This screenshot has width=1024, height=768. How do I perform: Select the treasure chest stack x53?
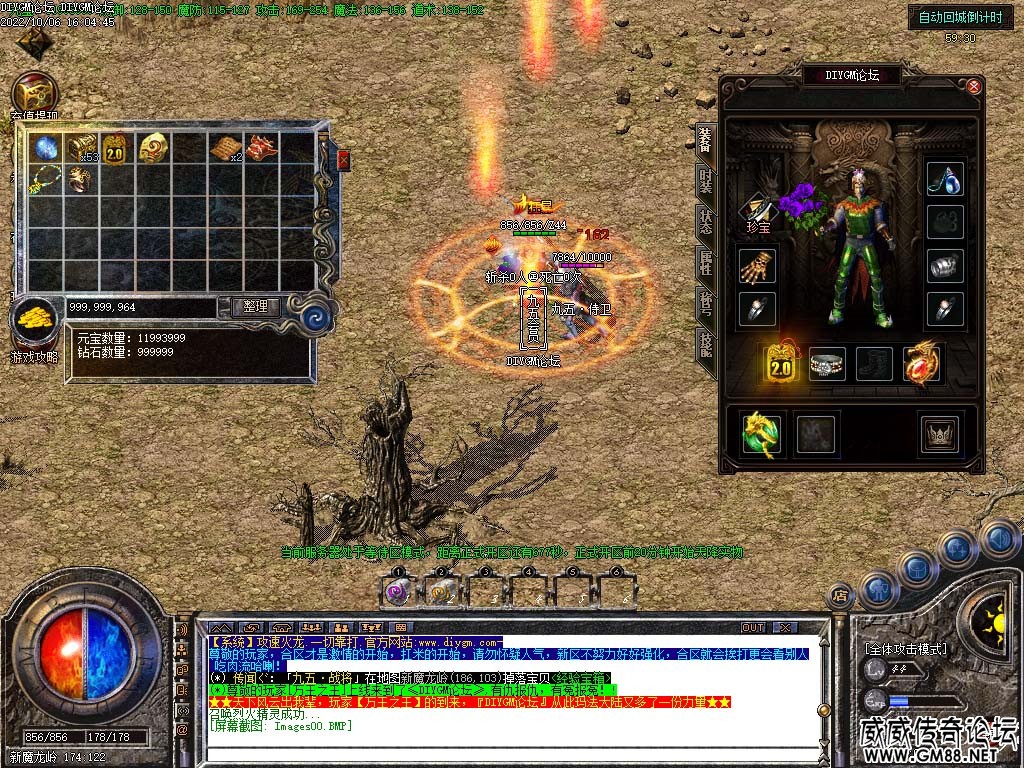(83, 148)
